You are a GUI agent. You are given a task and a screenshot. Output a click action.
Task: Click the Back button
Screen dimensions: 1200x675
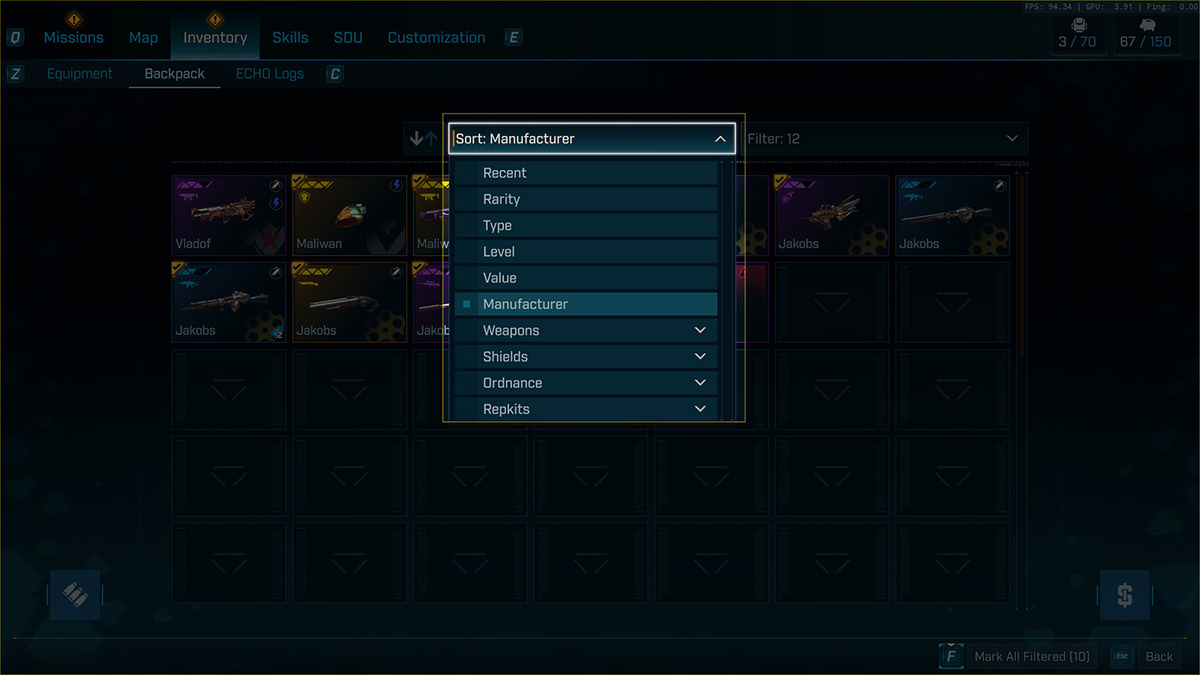pyautogui.click(x=1159, y=657)
